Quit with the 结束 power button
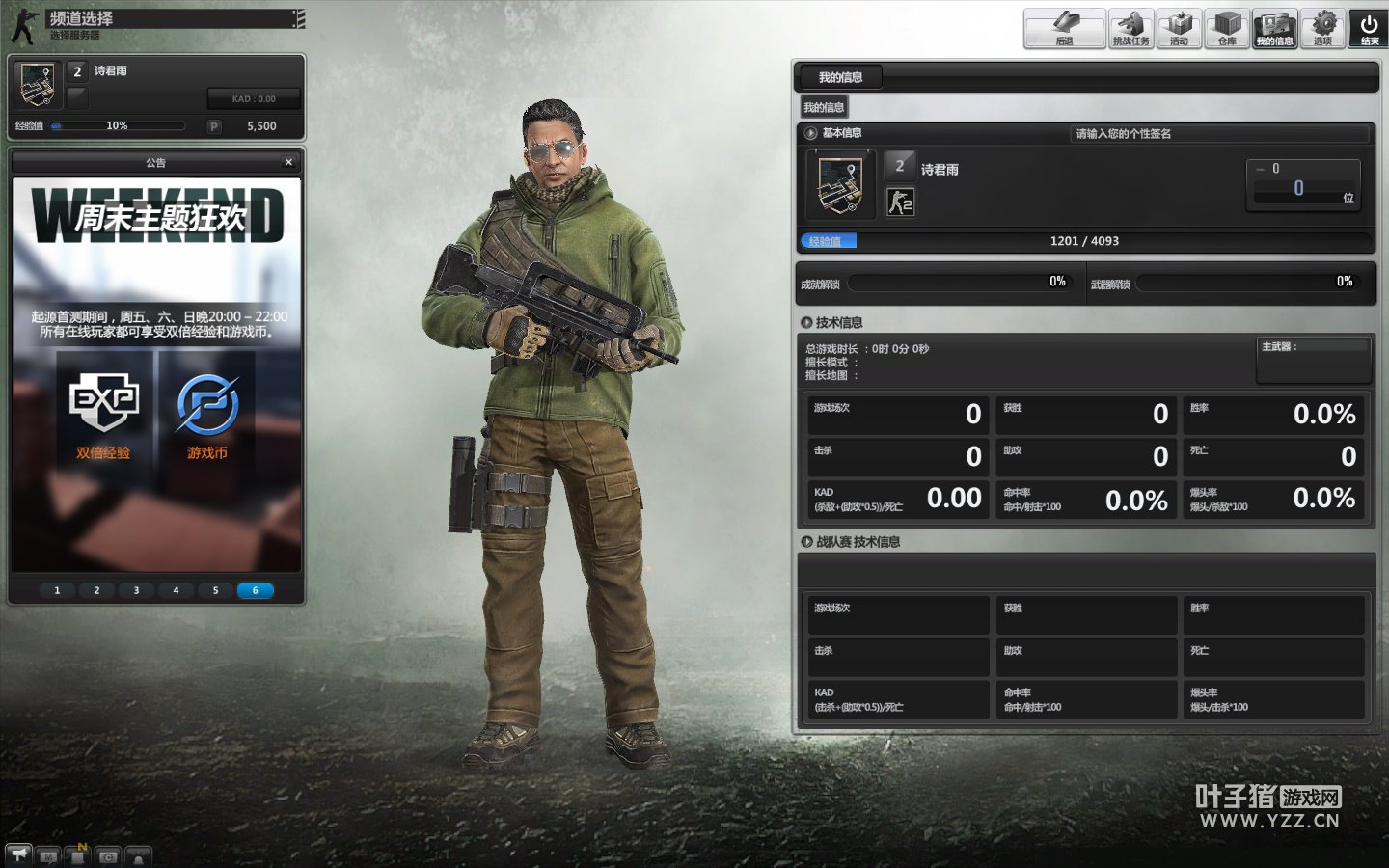1389x868 pixels. [1369, 28]
